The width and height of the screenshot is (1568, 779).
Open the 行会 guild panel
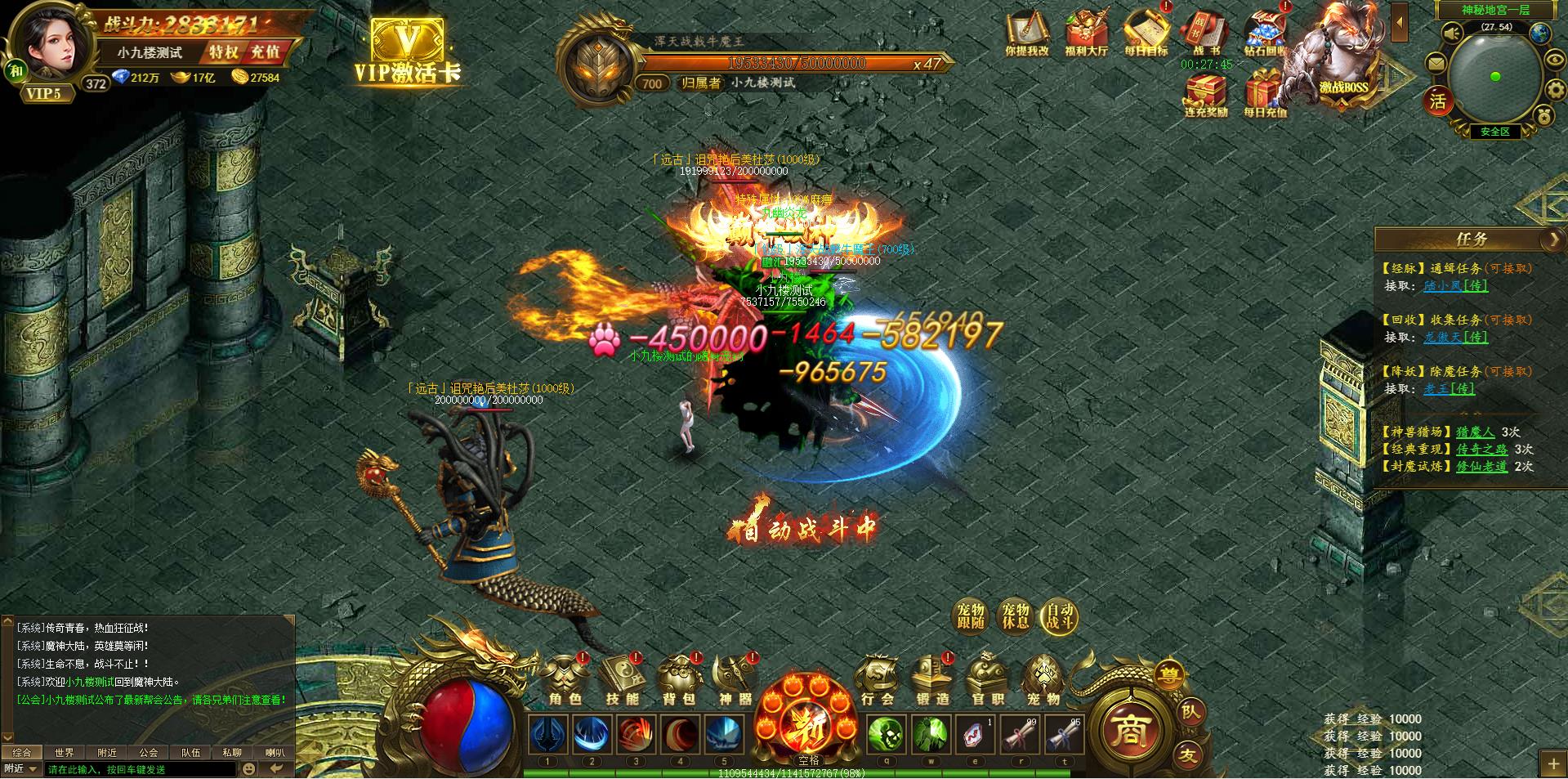877,680
